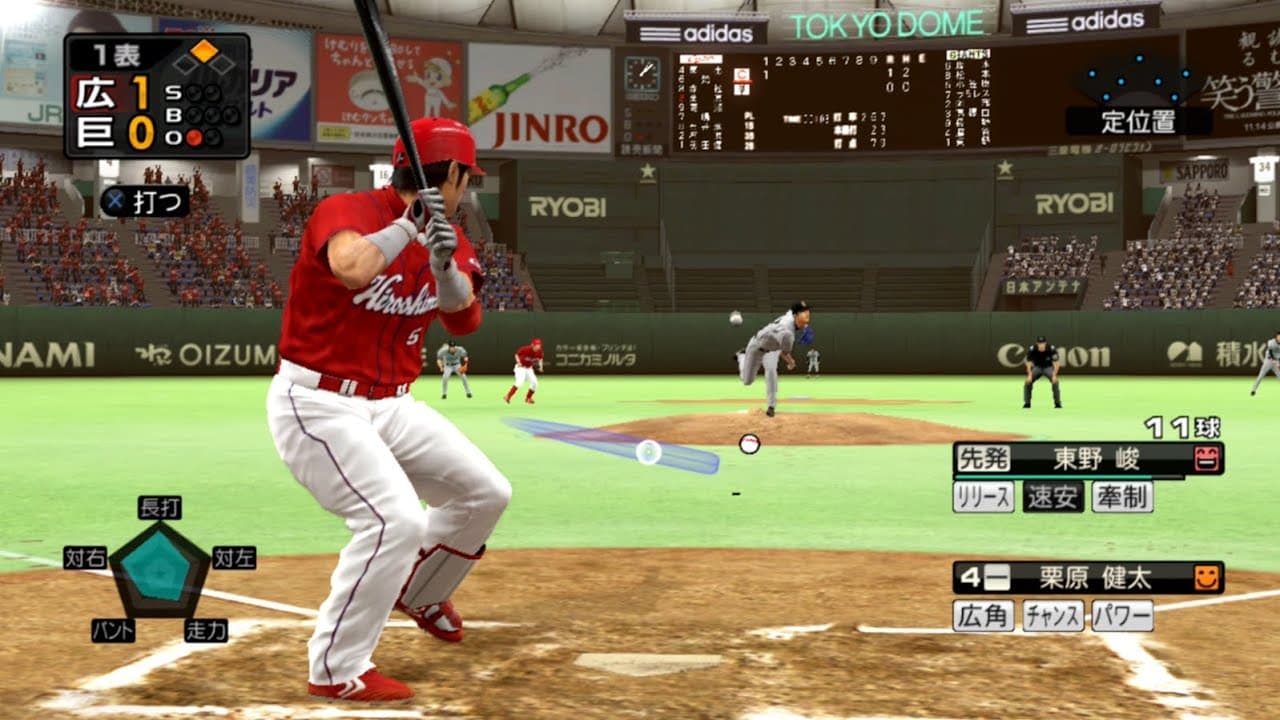Select the 牽制 pickoff ability icon
The image size is (1280, 720).
1122,495
